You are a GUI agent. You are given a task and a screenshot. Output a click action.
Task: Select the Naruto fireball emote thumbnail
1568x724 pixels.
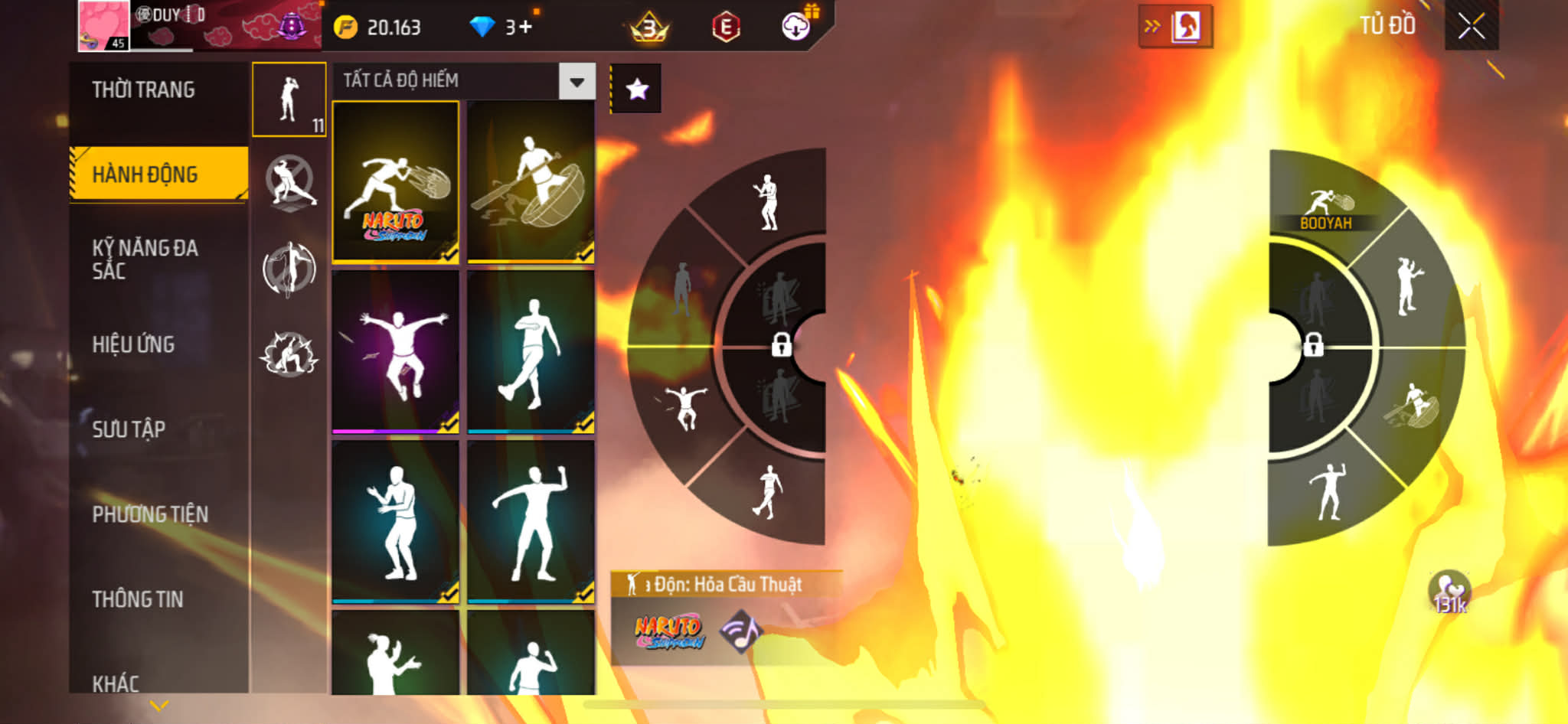click(396, 182)
